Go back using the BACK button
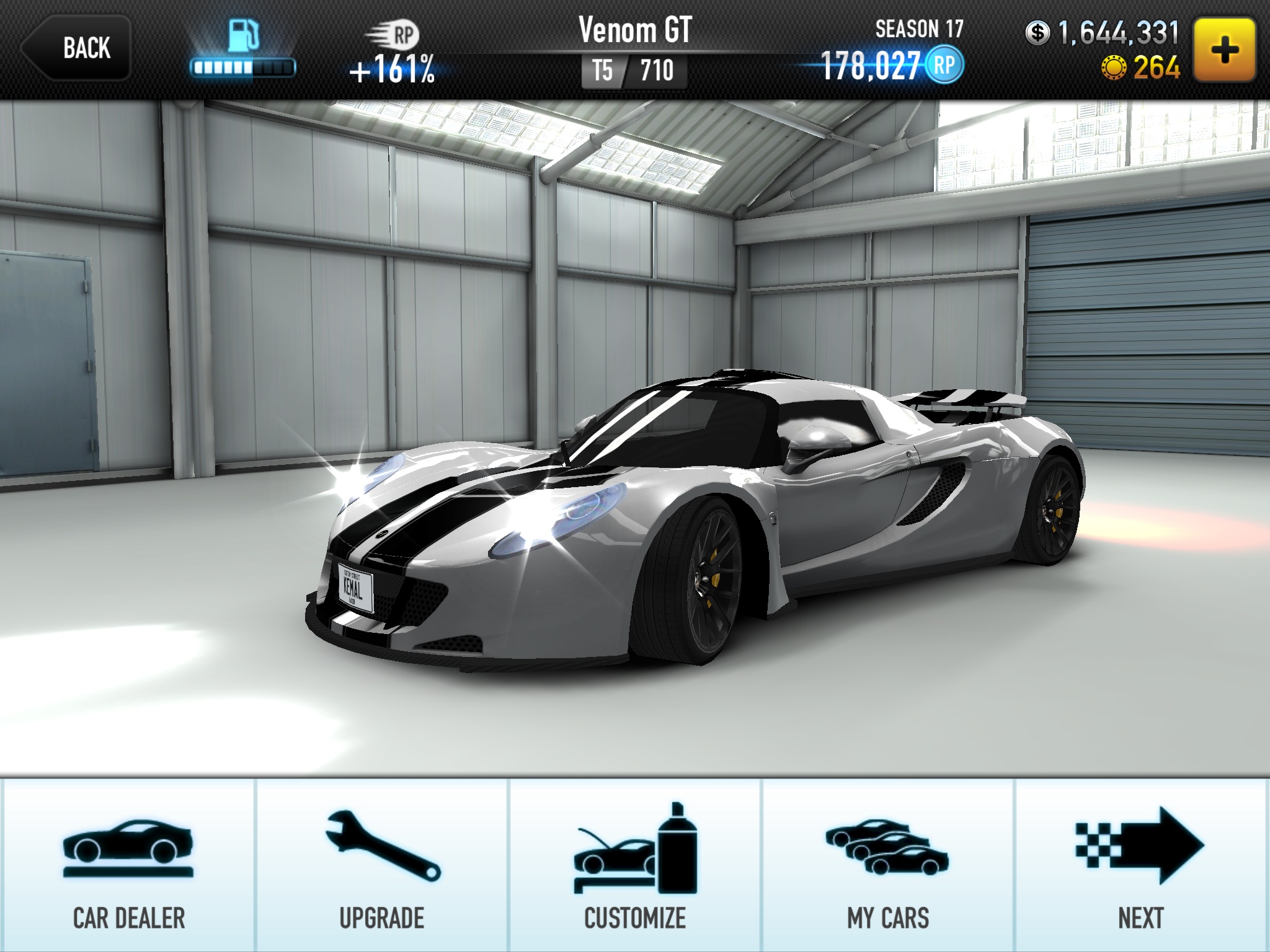1270x952 pixels. pos(76,48)
